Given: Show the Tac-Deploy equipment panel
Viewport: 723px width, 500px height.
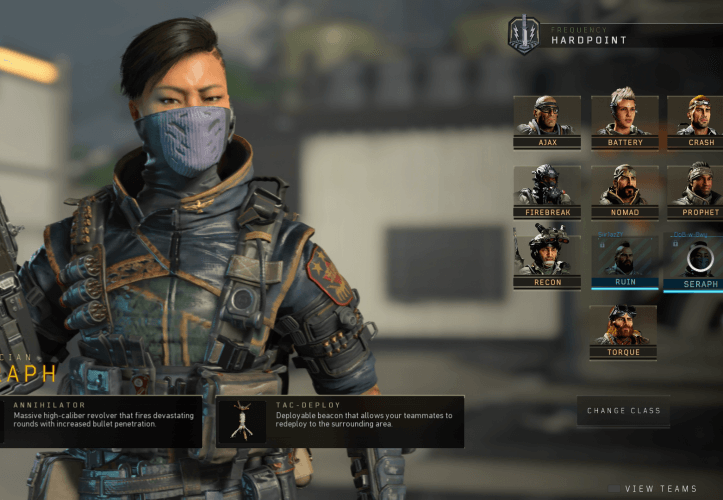Looking at the screenshot, I should (x=340, y=421).
